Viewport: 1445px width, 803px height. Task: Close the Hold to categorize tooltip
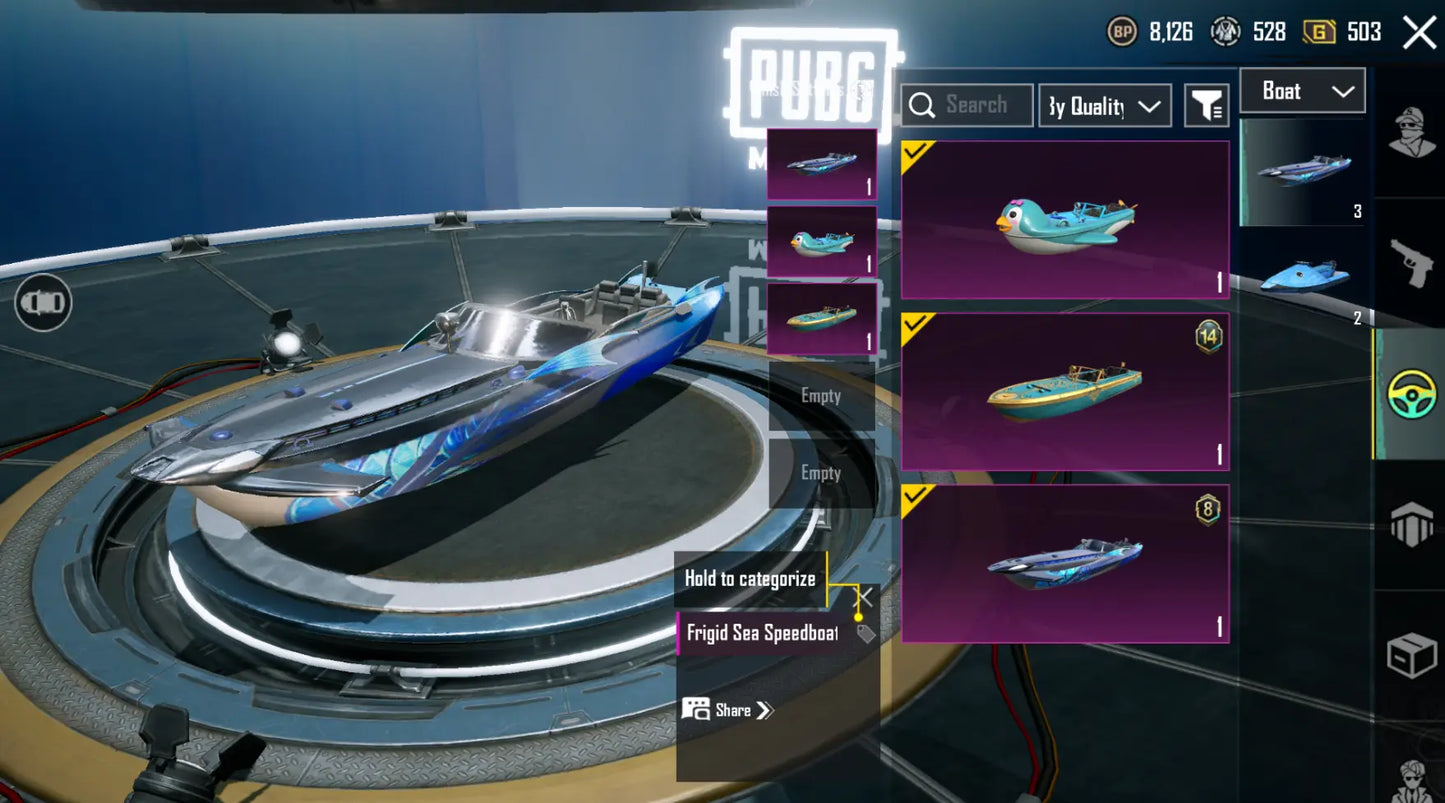(865, 598)
